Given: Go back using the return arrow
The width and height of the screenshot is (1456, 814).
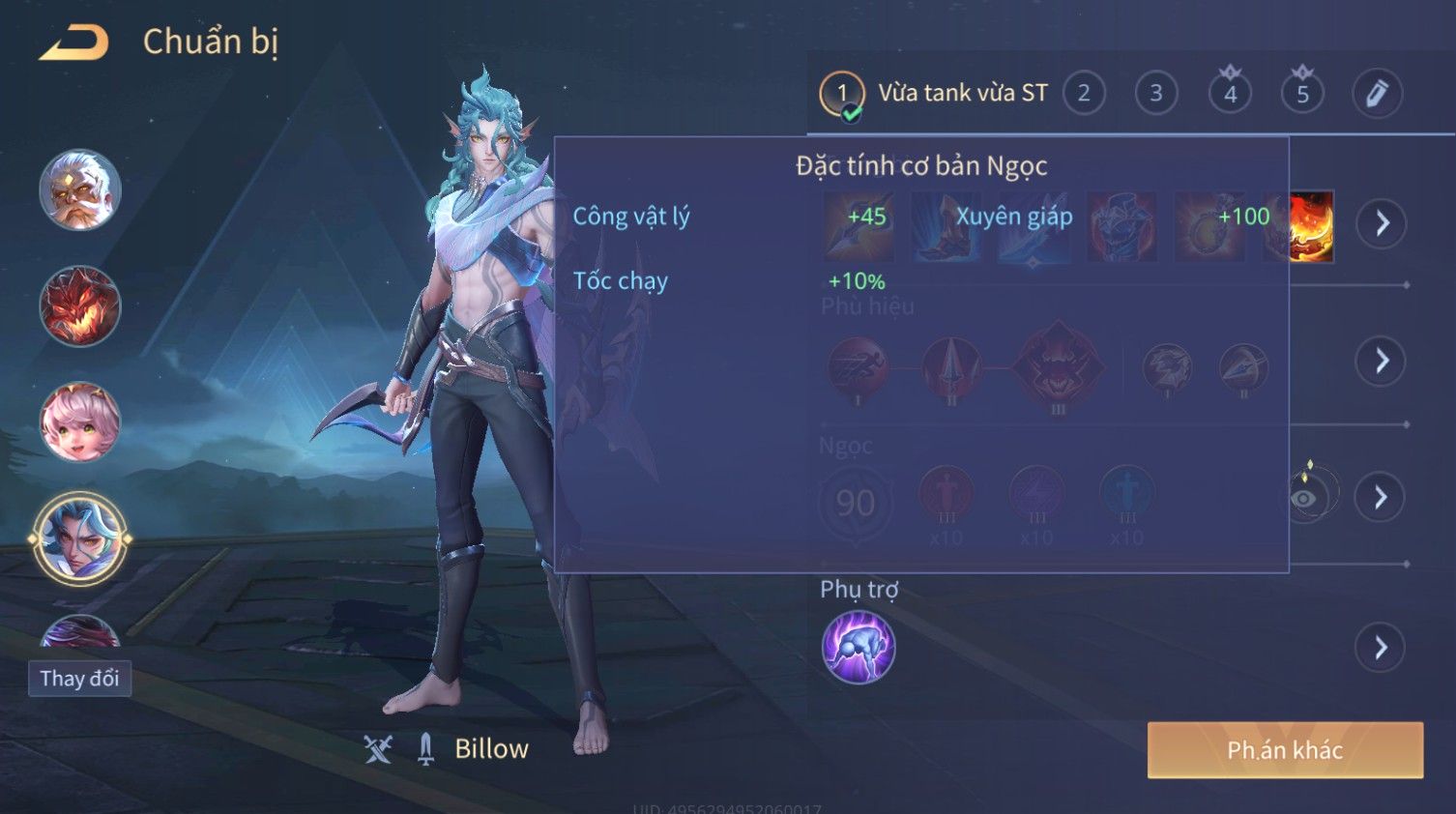Looking at the screenshot, I should click(x=73, y=44).
